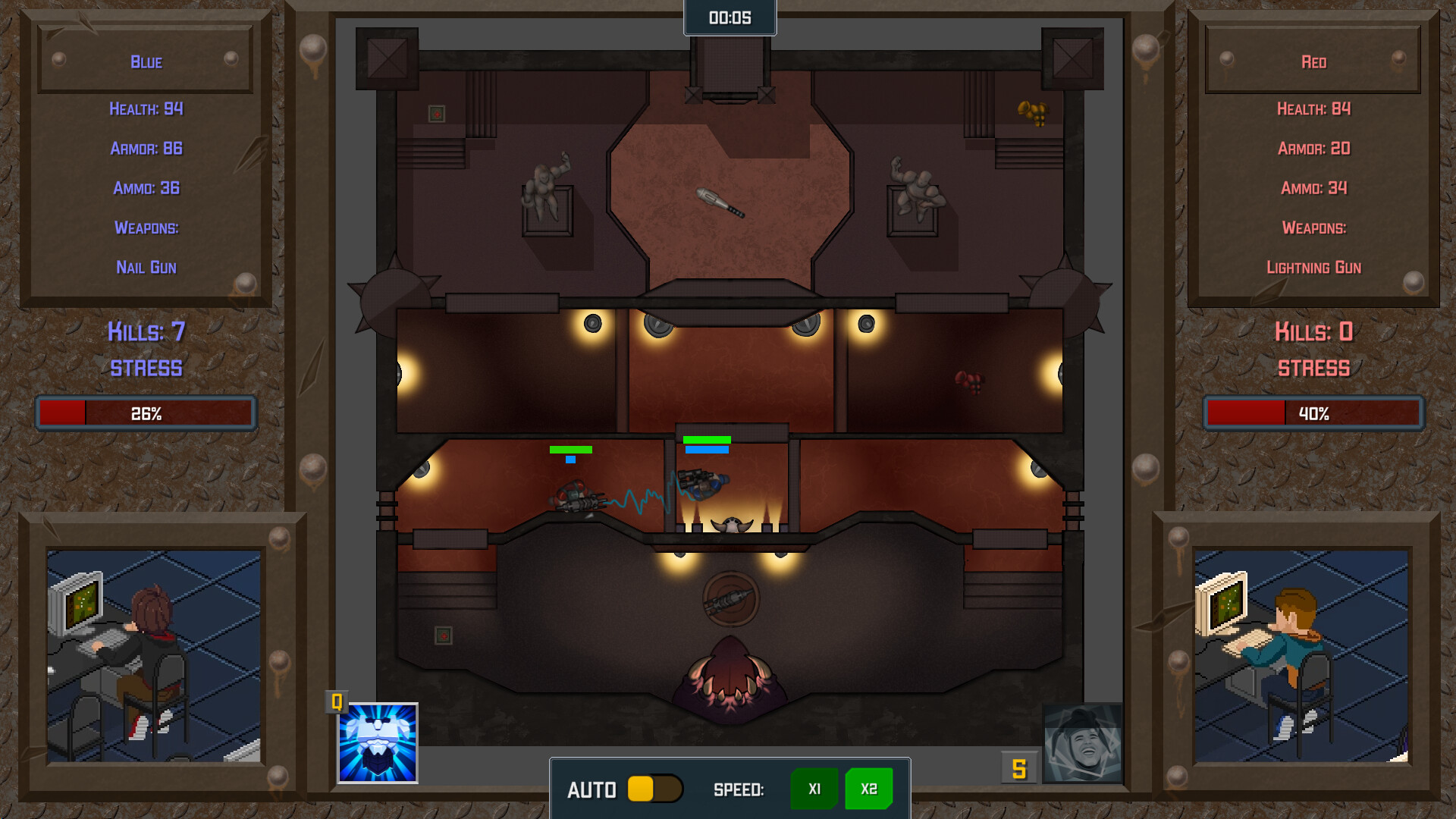The width and height of the screenshot is (1456, 819).
Task: Click the yellow S hotkey badge
Action: pos(1019,768)
